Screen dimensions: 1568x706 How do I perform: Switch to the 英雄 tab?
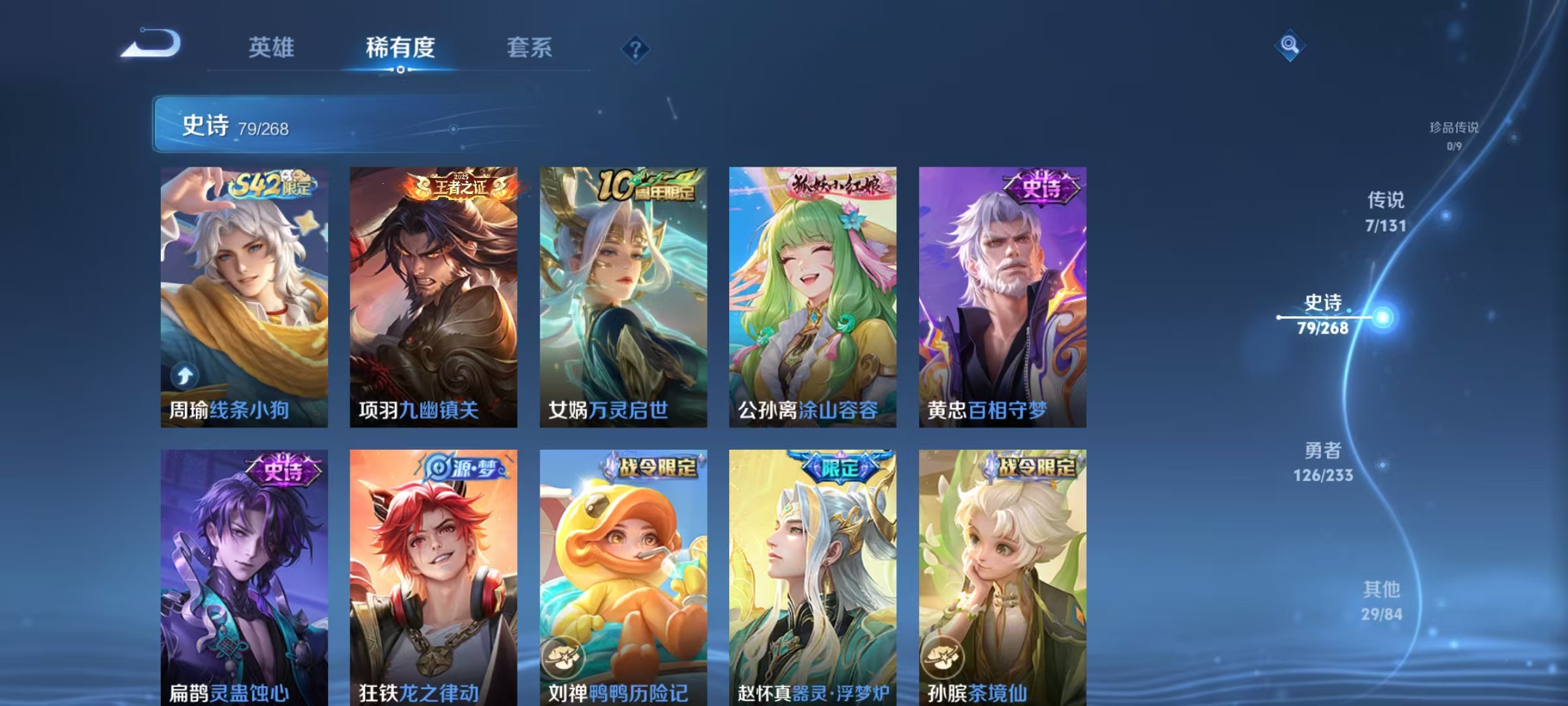click(272, 48)
